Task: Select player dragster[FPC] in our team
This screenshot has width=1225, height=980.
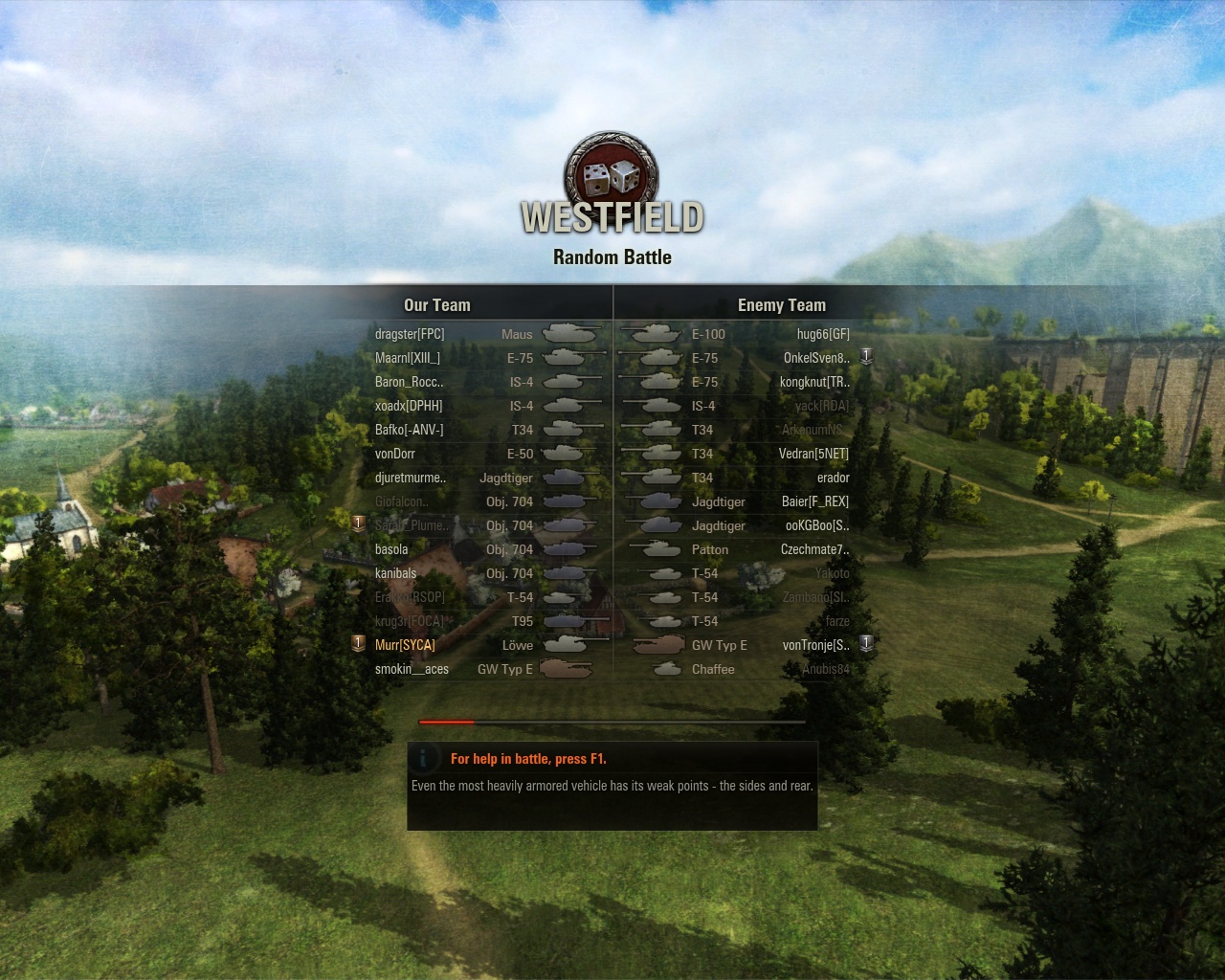Action: tap(410, 334)
